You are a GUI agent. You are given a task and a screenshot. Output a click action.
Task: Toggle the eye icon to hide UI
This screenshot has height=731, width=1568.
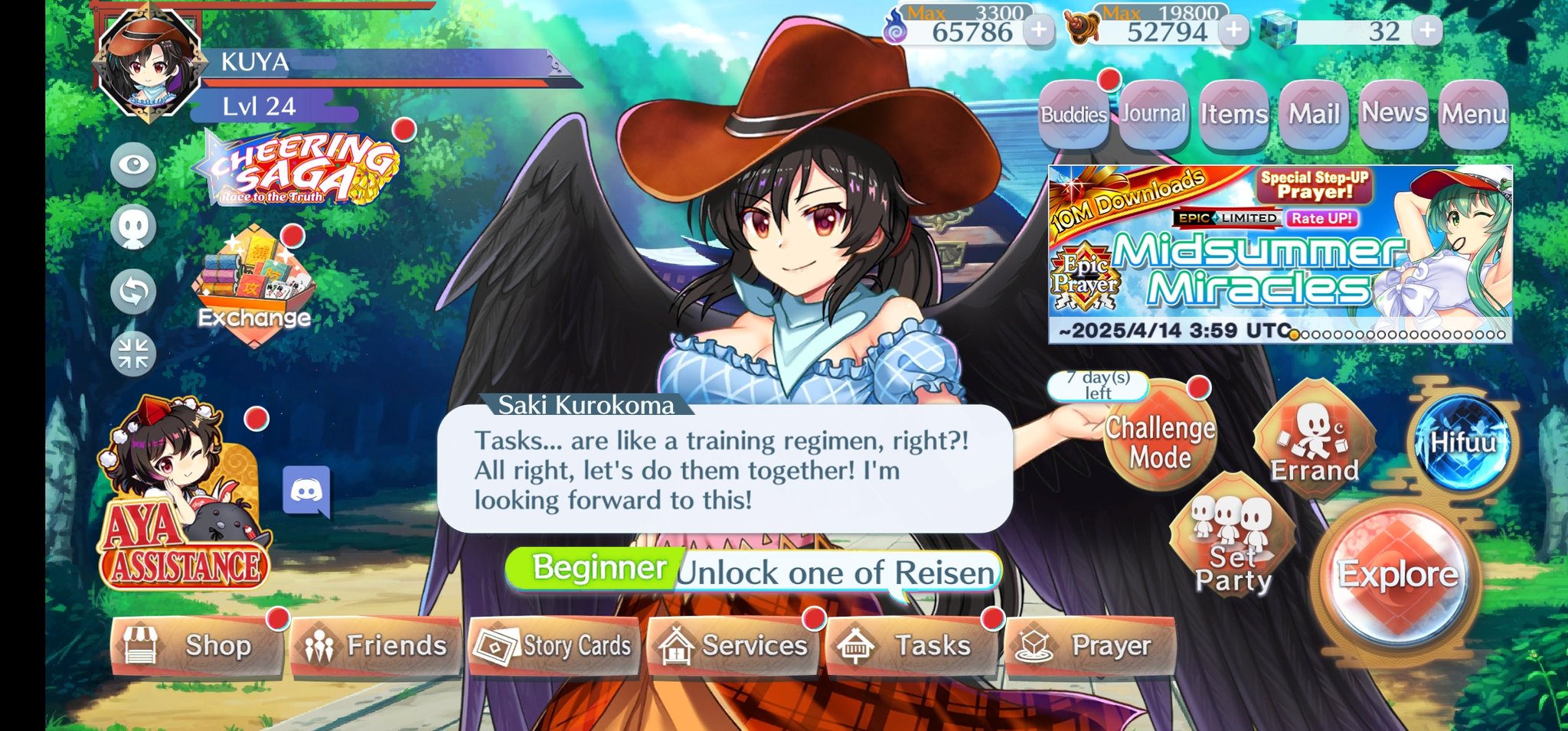133,165
